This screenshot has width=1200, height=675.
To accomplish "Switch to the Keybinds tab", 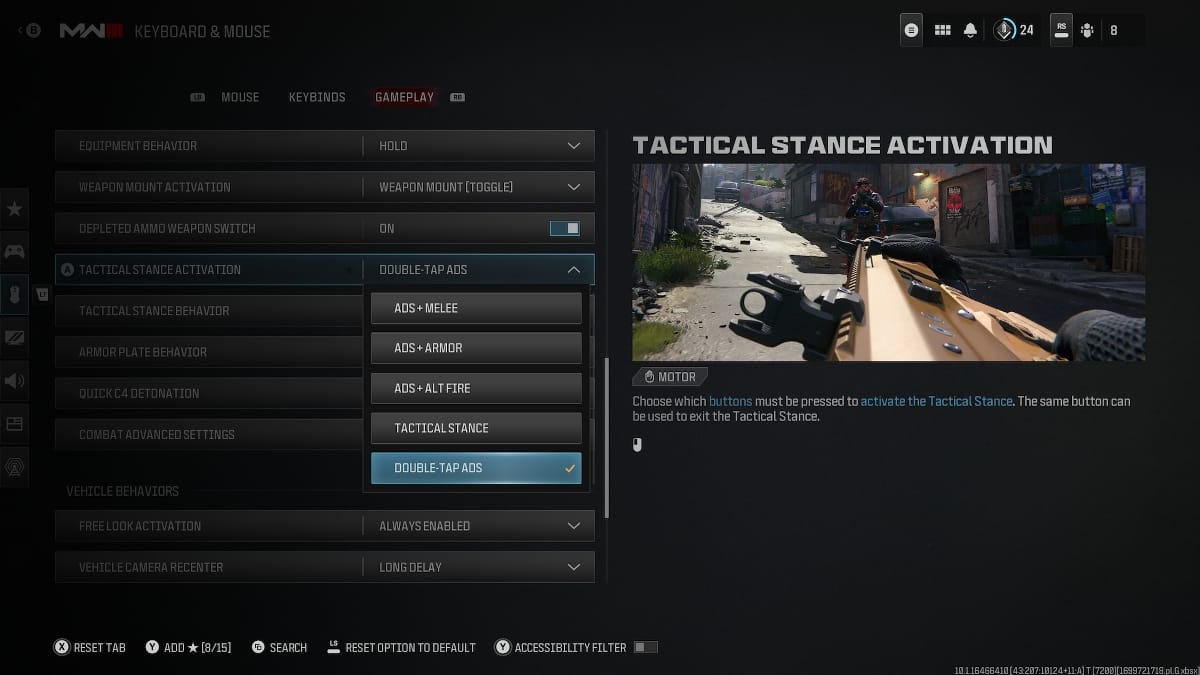I will (x=317, y=97).
